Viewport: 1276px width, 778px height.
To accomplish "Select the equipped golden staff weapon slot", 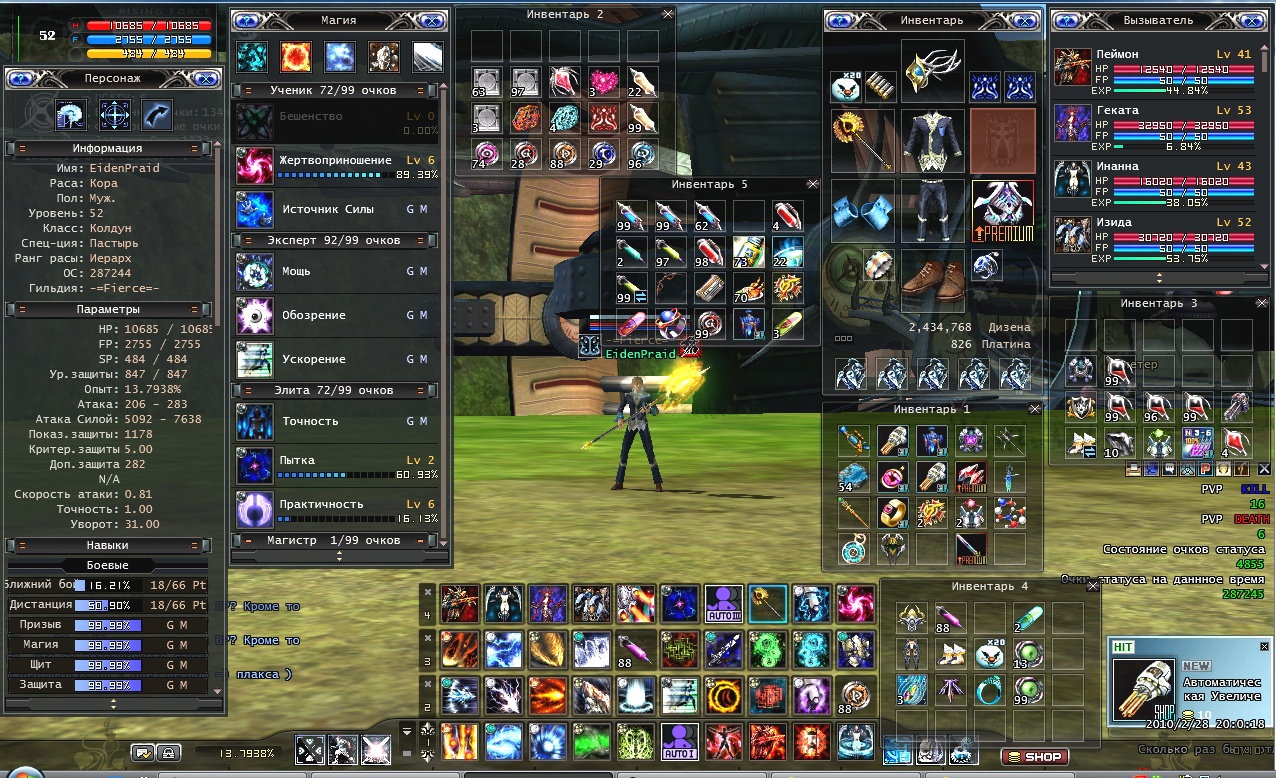I will [862, 141].
